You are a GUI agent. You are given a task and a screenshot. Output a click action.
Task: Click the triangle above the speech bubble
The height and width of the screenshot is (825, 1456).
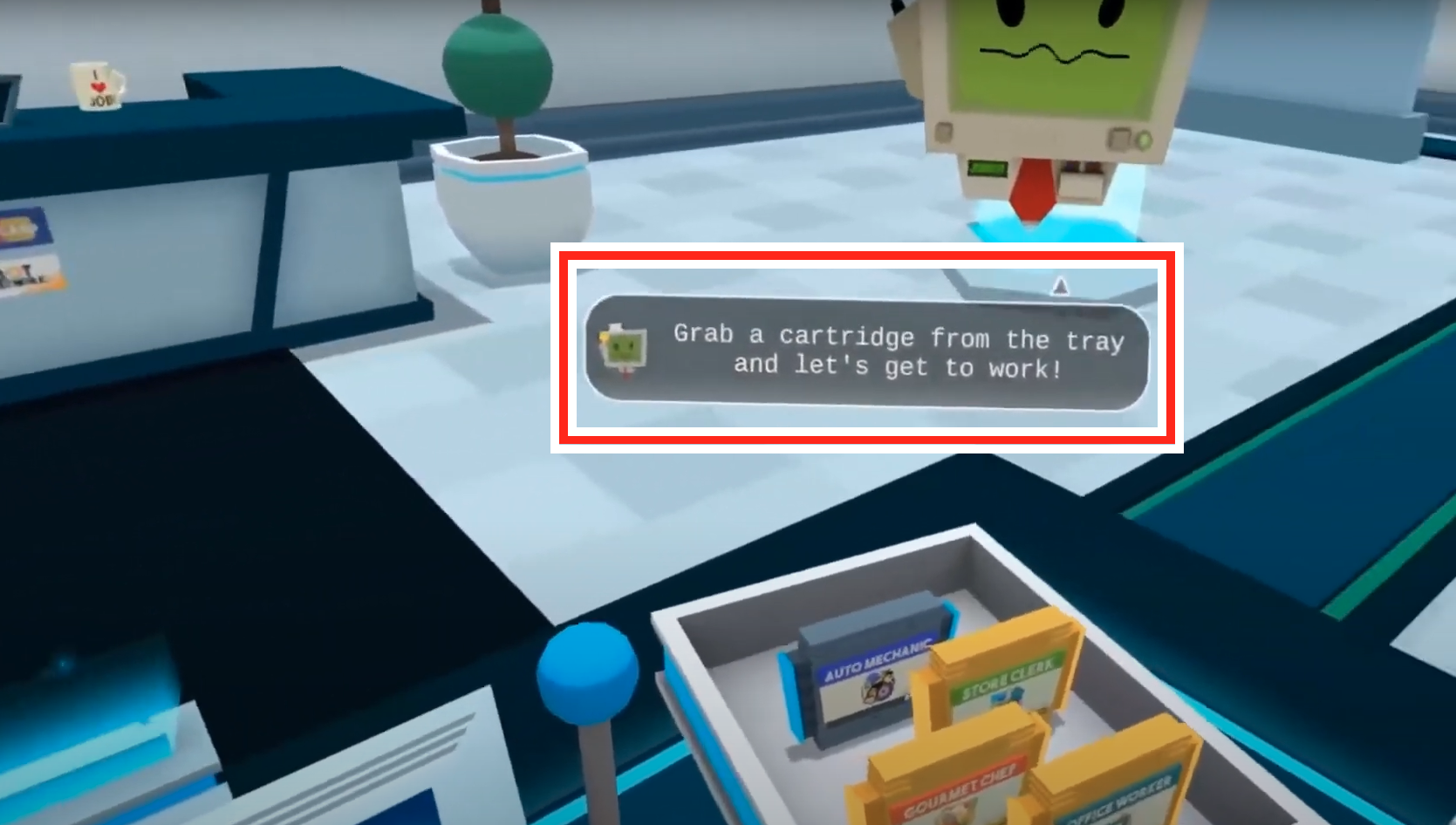(1062, 286)
